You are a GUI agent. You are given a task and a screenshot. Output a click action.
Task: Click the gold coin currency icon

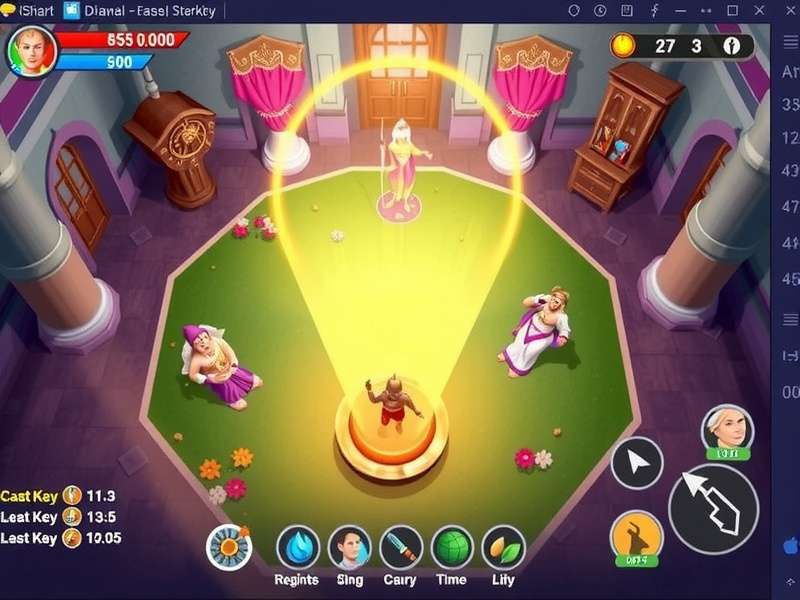click(625, 45)
